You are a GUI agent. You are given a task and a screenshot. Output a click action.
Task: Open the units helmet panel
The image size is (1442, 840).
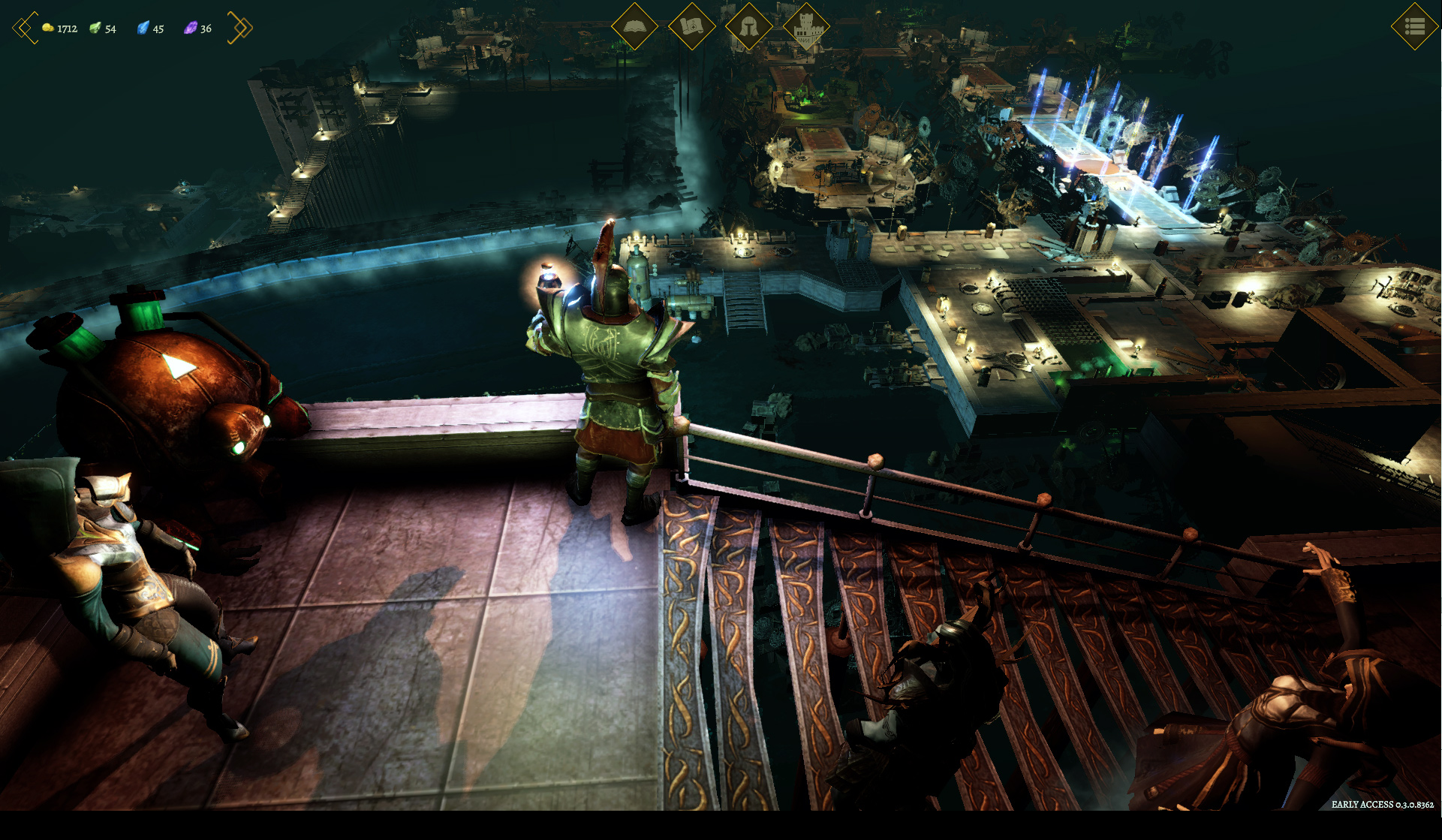click(x=750, y=26)
